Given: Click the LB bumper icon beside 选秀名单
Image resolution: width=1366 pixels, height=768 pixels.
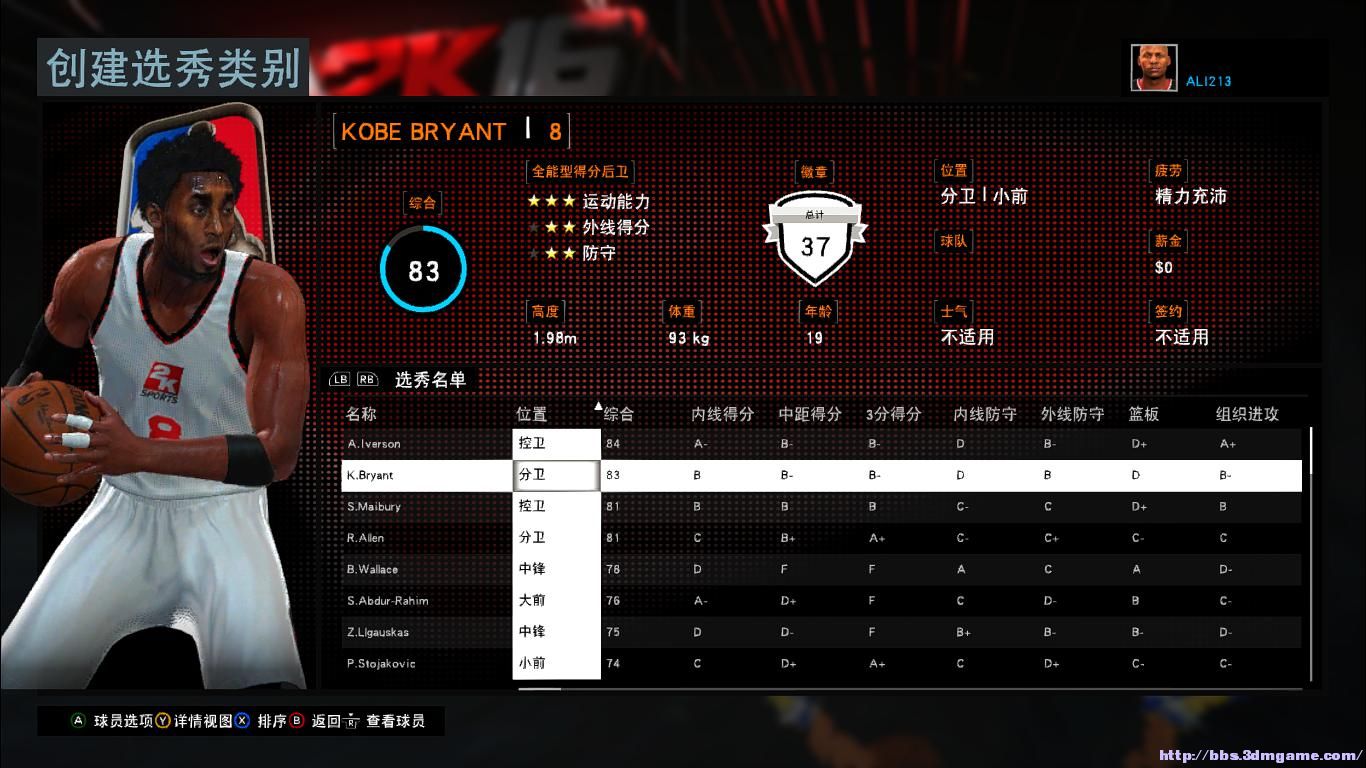Looking at the screenshot, I should coord(338,381).
